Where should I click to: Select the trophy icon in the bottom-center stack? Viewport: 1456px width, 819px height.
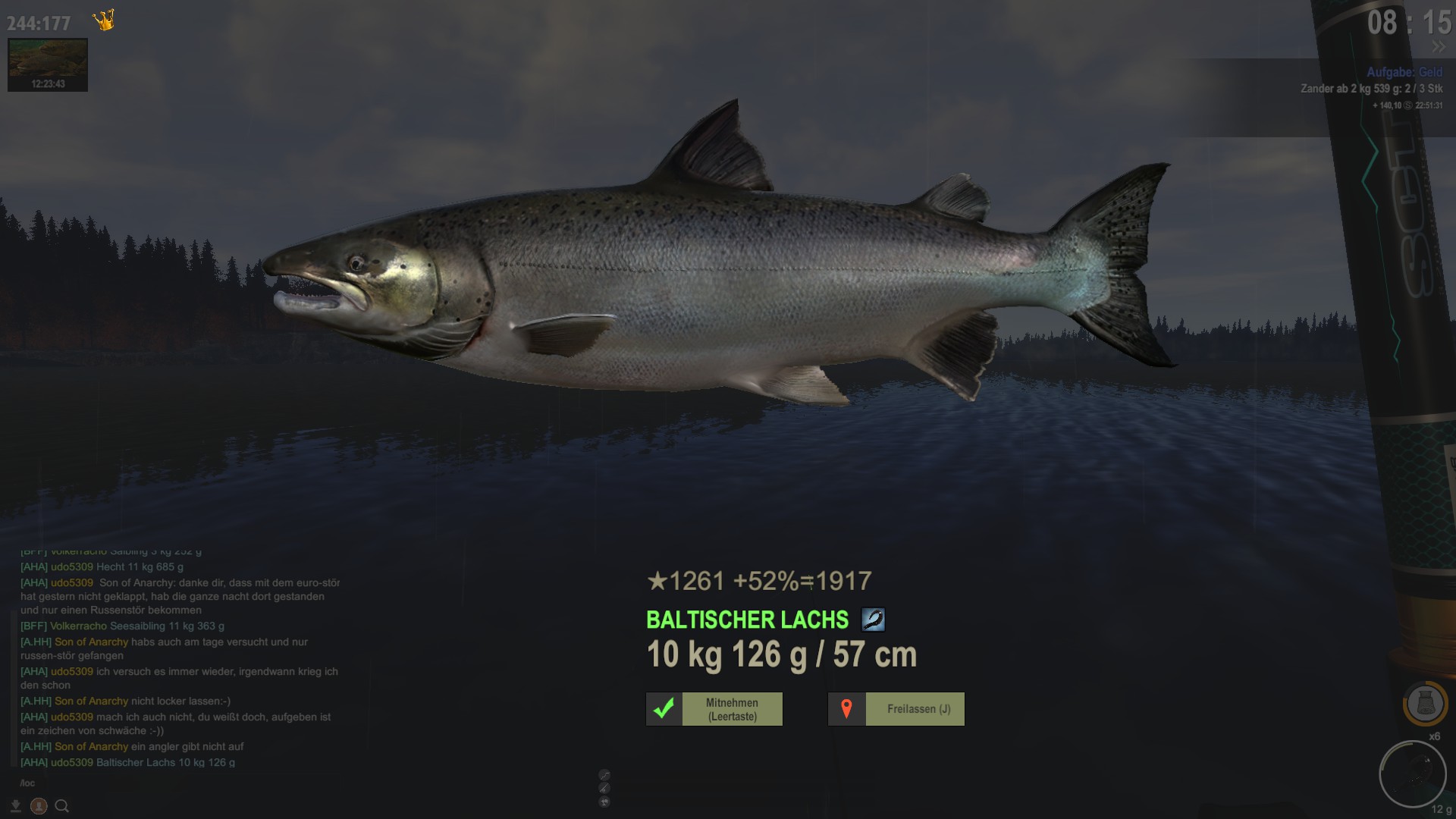click(x=604, y=802)
